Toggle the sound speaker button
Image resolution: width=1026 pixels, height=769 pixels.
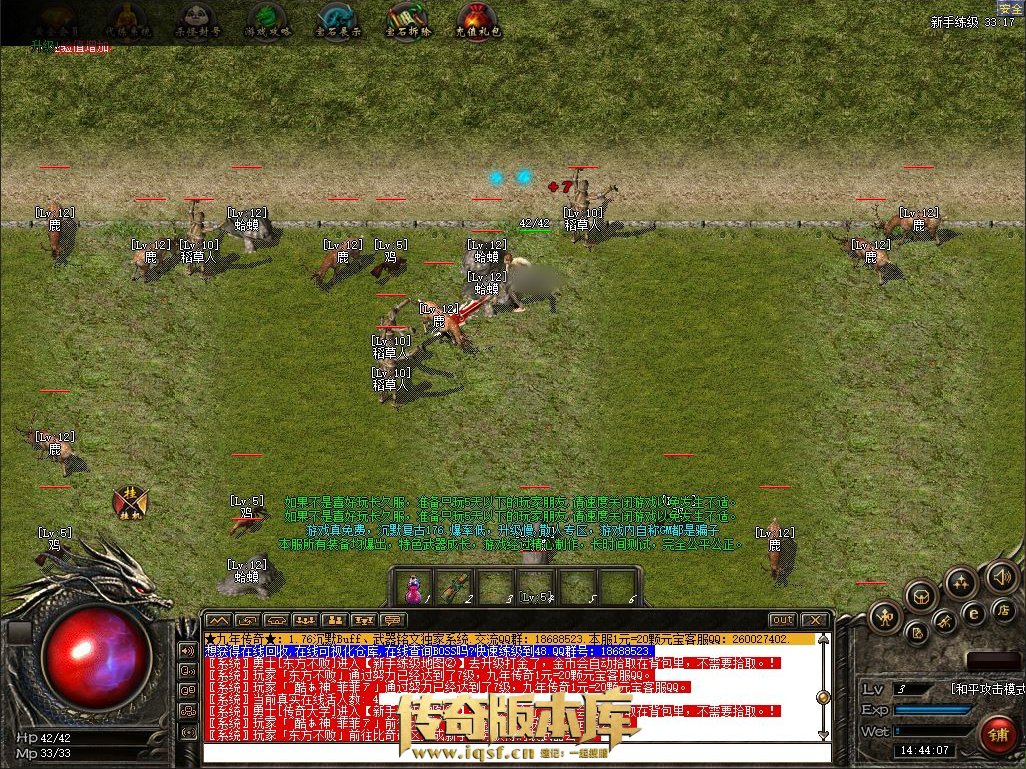1001,577
